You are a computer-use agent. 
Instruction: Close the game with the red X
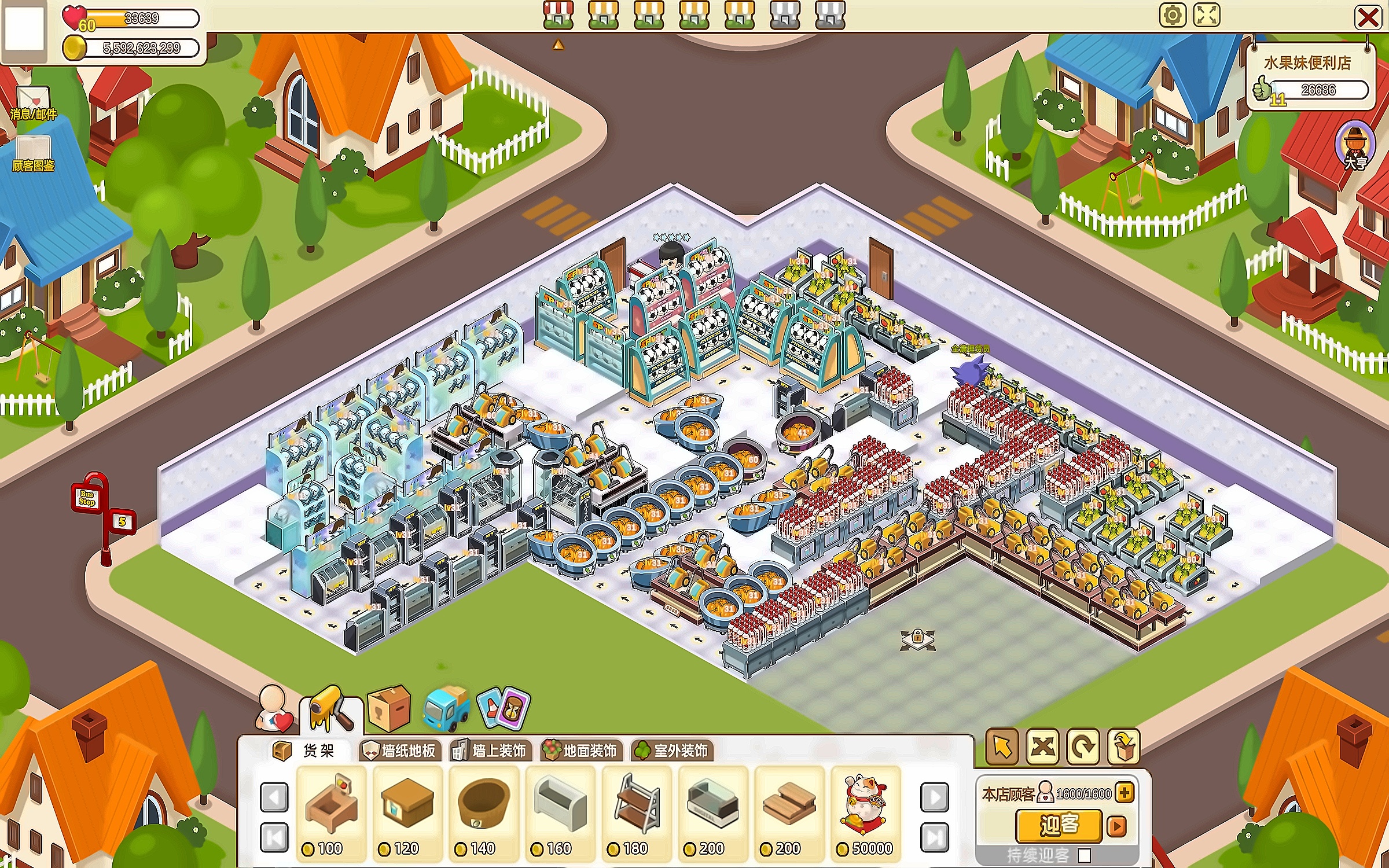click(x=1368, y=17)
